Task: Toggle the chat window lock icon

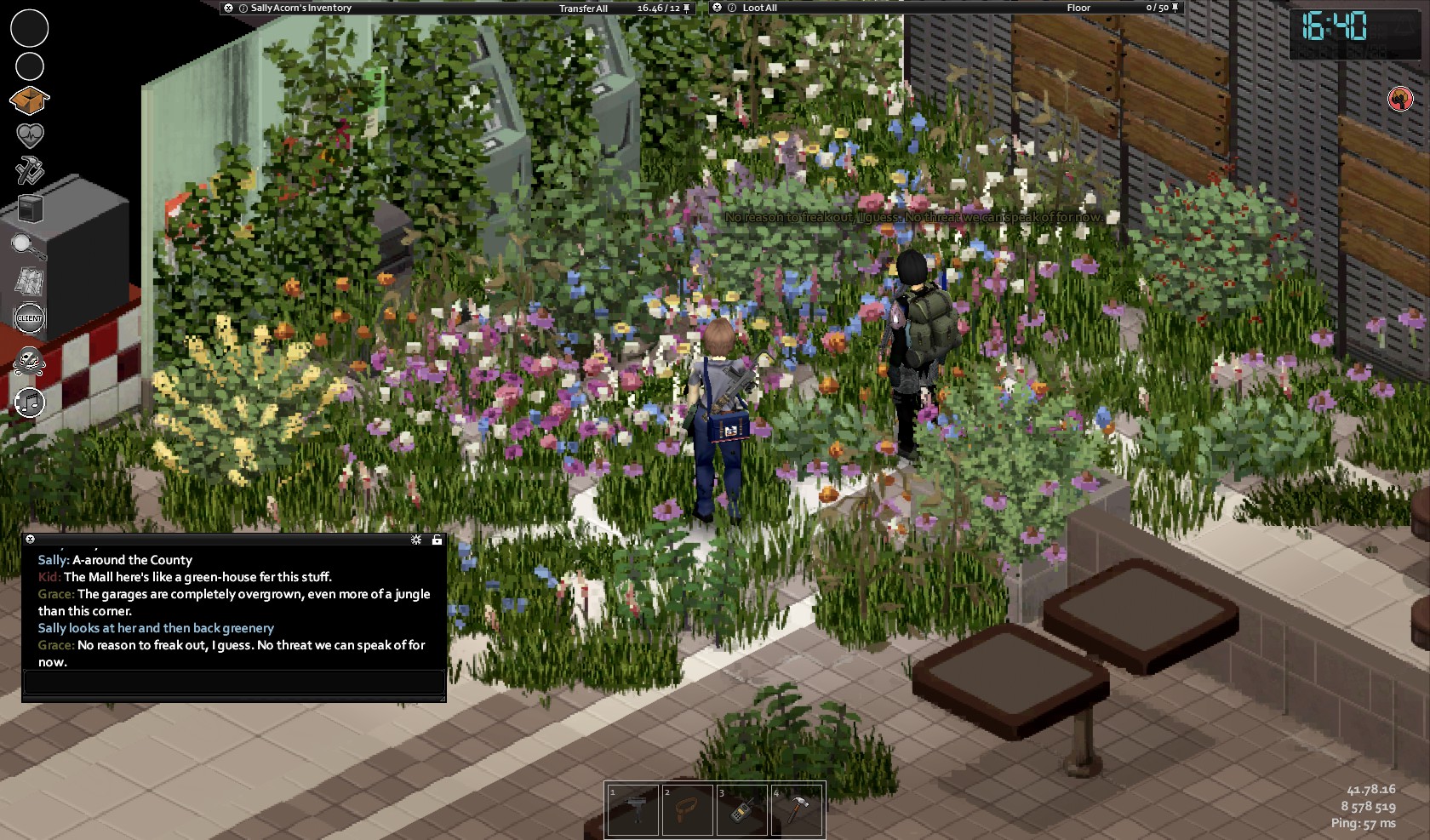Action: click(437, 540)
